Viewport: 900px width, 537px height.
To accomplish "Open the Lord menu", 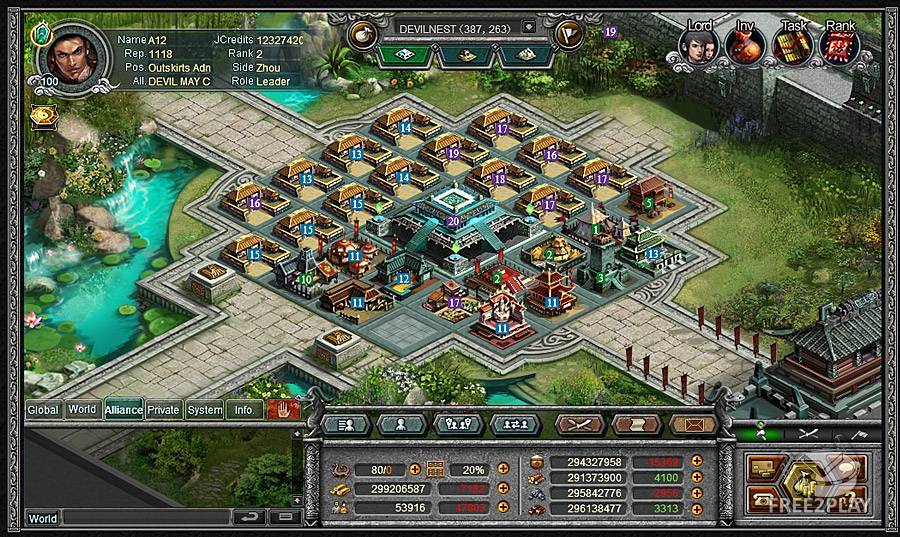I will coord(699,45).
